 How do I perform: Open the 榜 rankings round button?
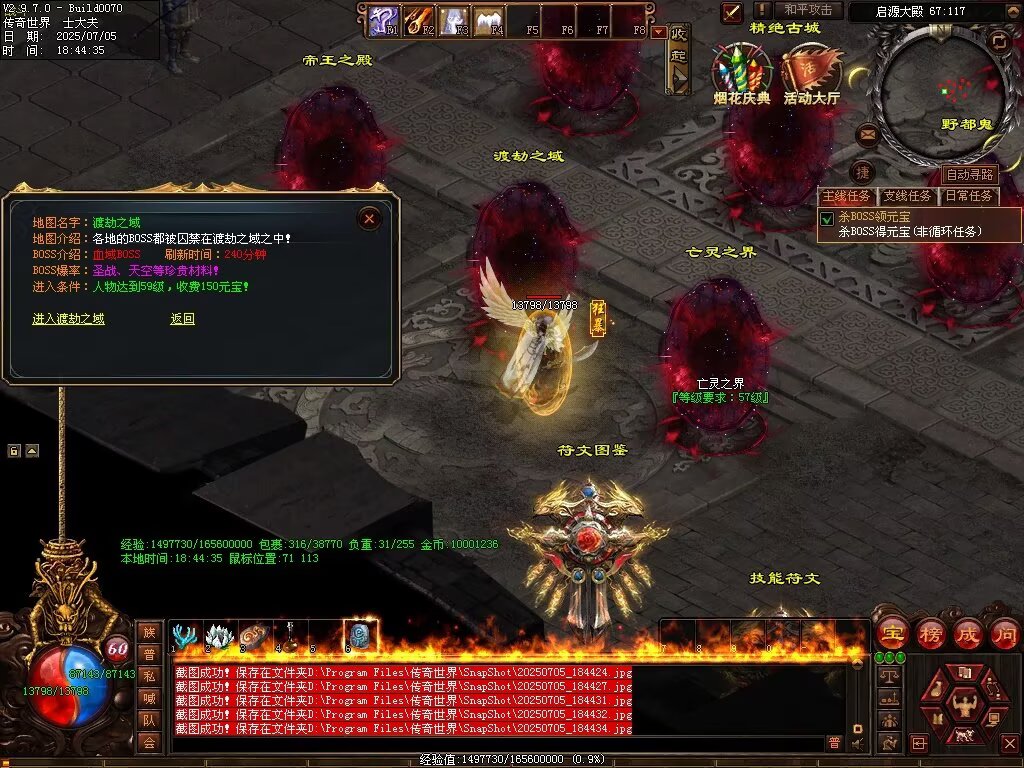[930, 633]
